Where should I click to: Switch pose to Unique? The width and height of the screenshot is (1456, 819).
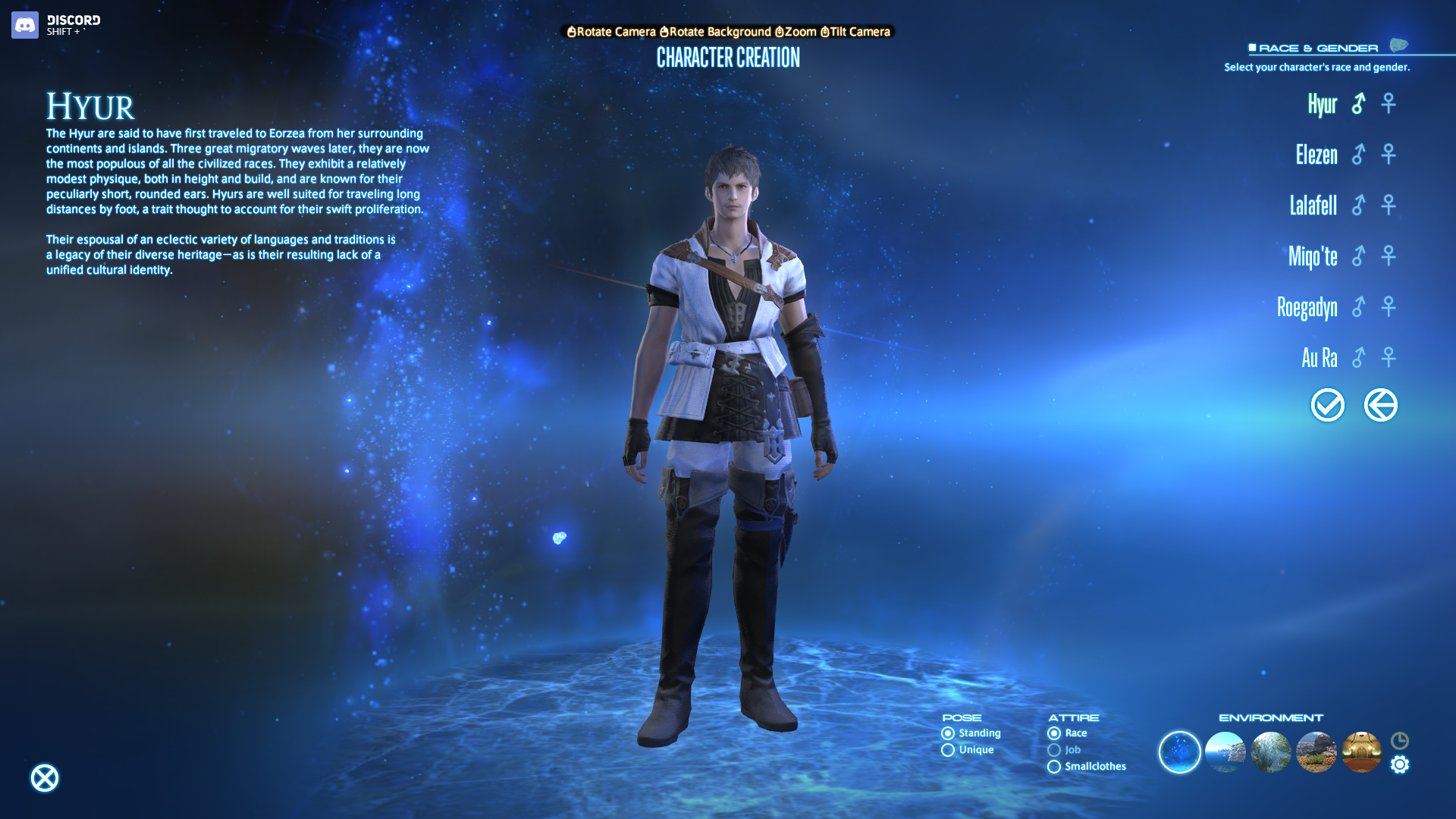coord(948,750)
